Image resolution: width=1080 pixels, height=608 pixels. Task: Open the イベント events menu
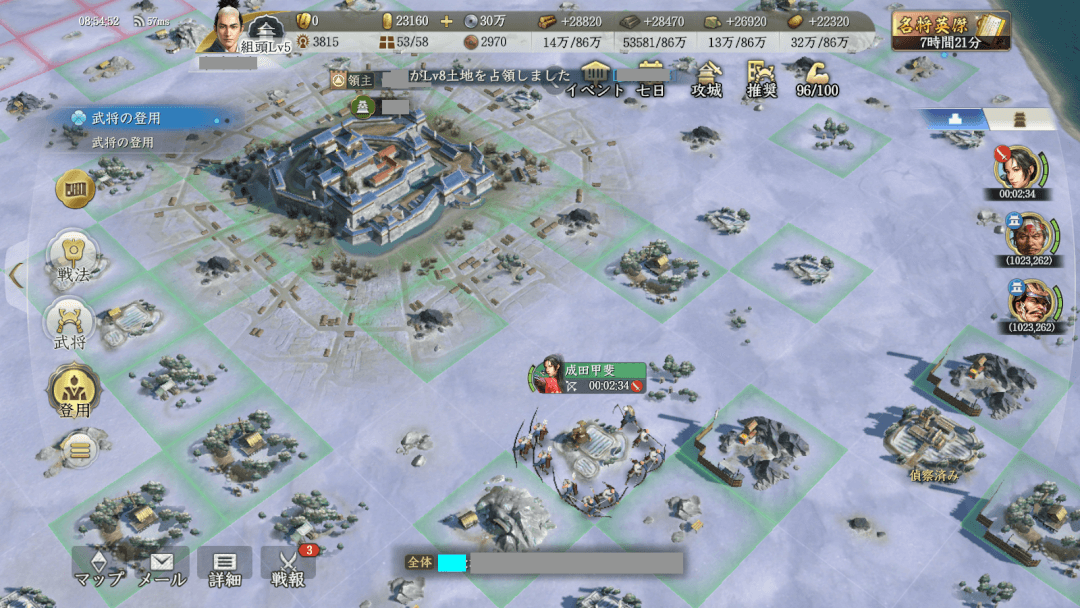tap(596, 78)
